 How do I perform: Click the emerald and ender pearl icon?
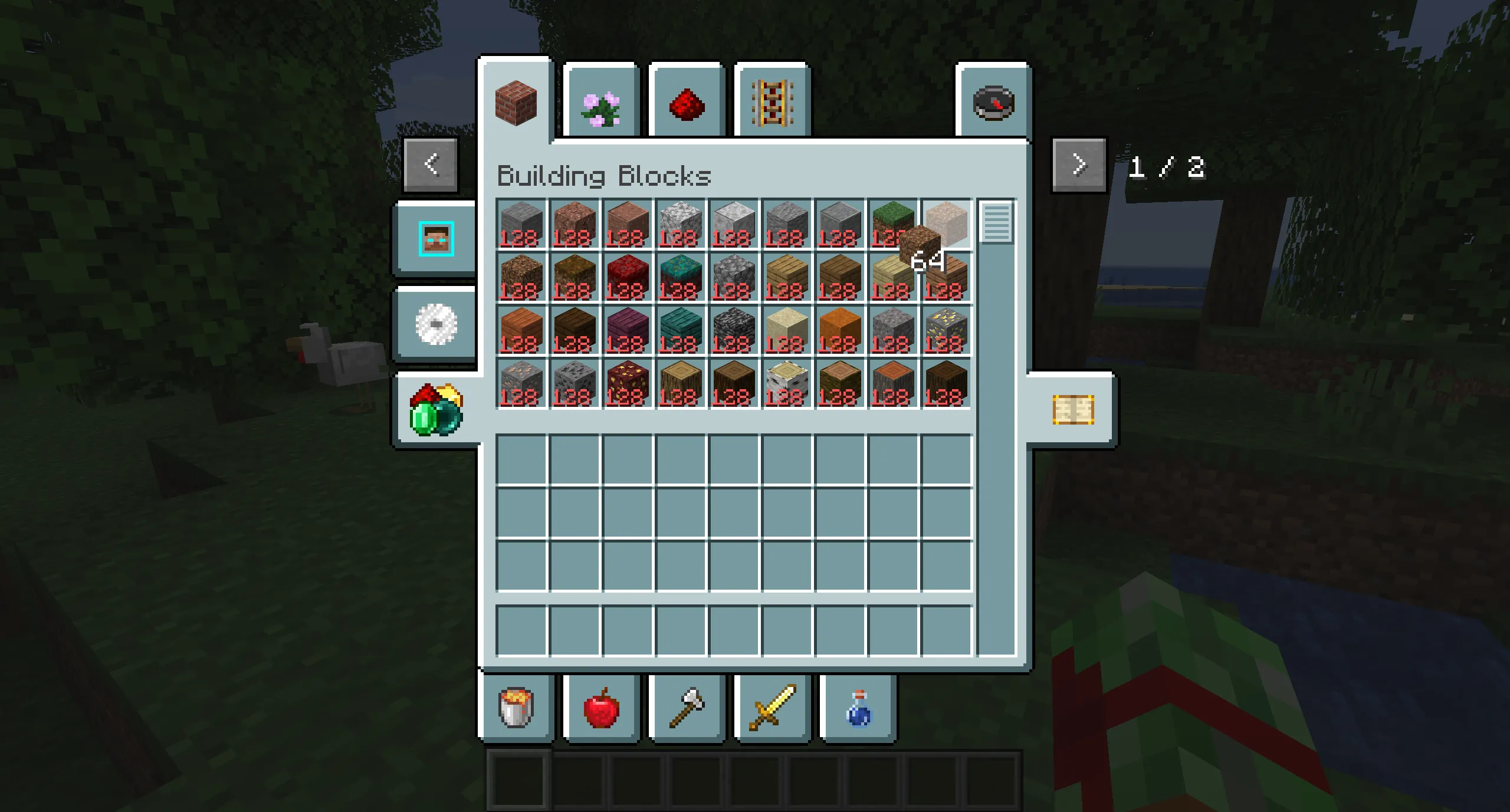click(435, 412)
